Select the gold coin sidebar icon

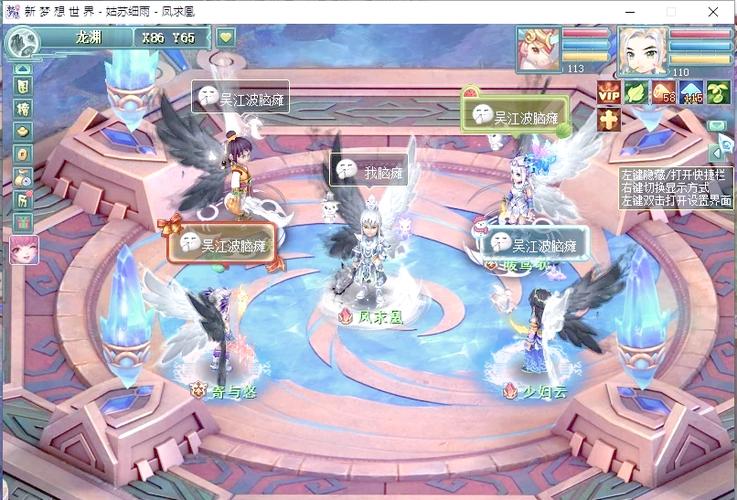[22, 154]
